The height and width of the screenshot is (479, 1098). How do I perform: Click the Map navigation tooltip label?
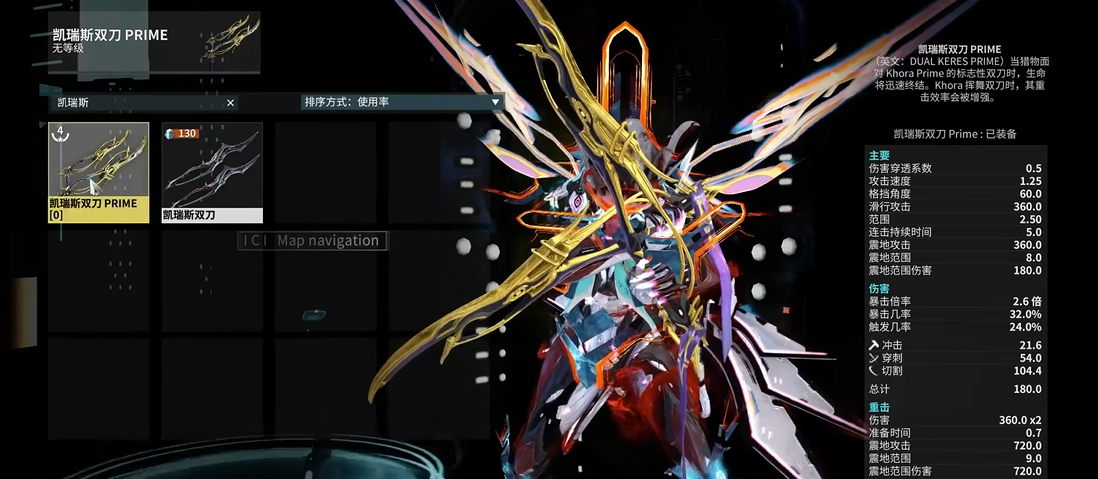312,240
